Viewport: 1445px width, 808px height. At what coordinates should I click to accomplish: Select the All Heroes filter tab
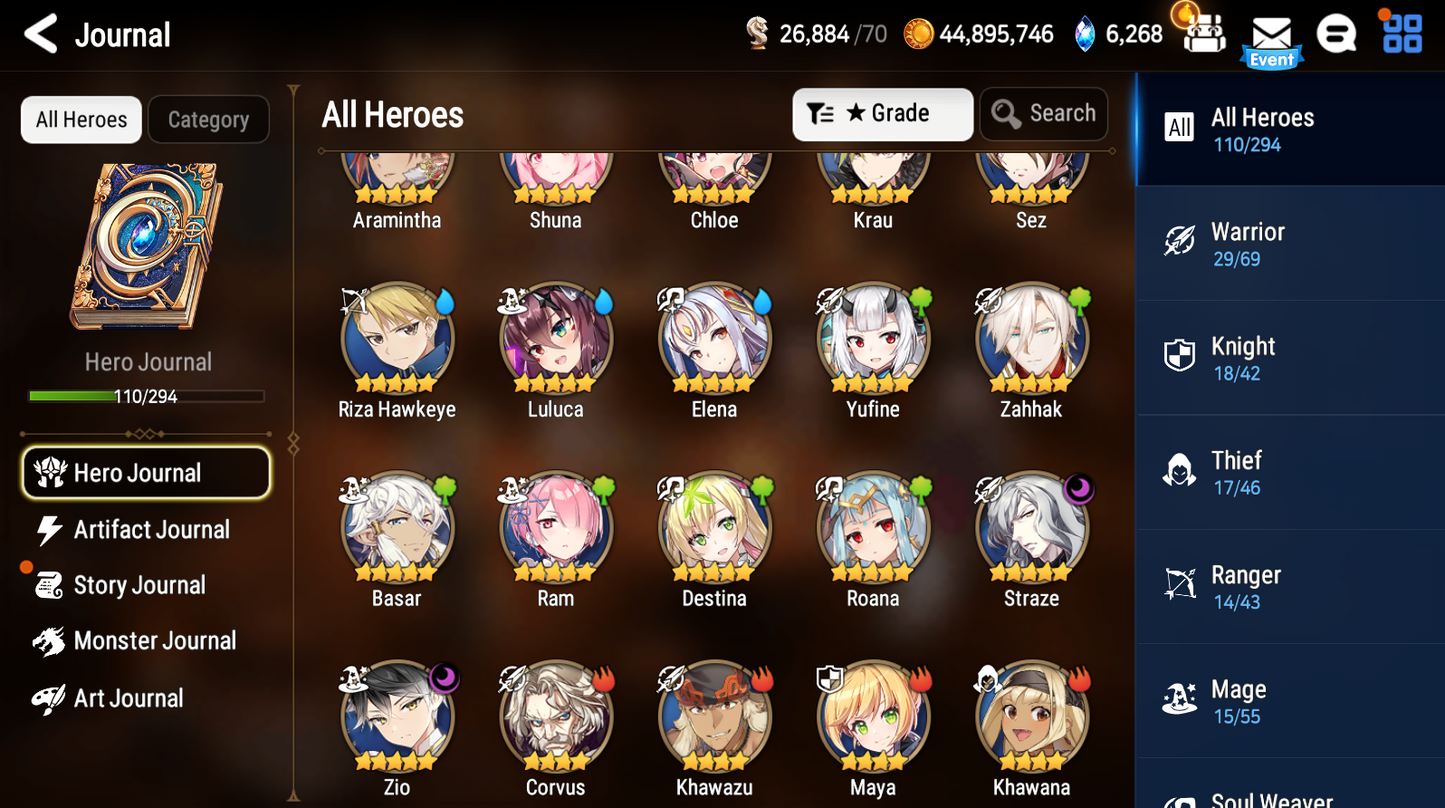80,119
